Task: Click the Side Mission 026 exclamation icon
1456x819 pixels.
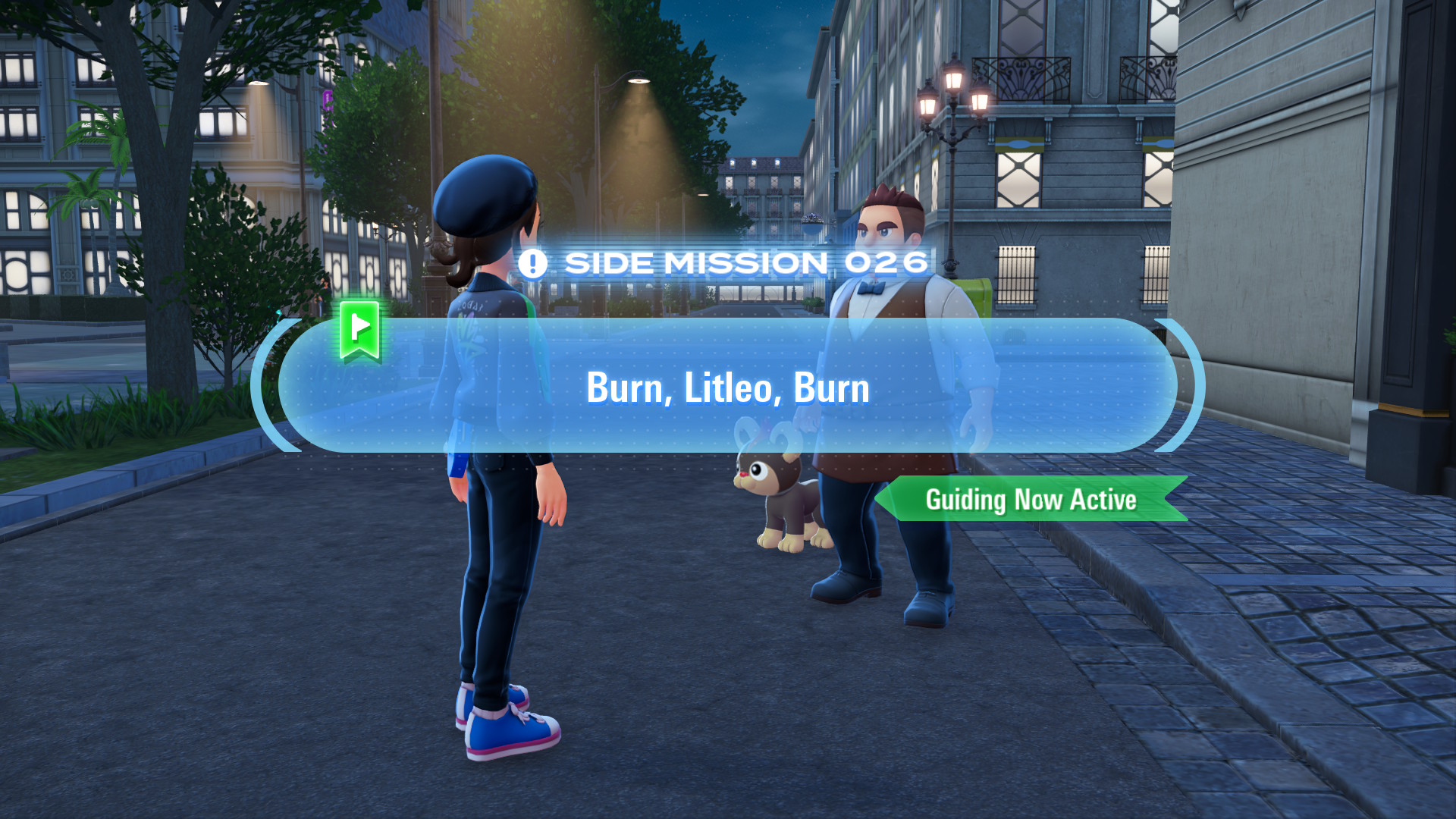Action: coord(532,264)
